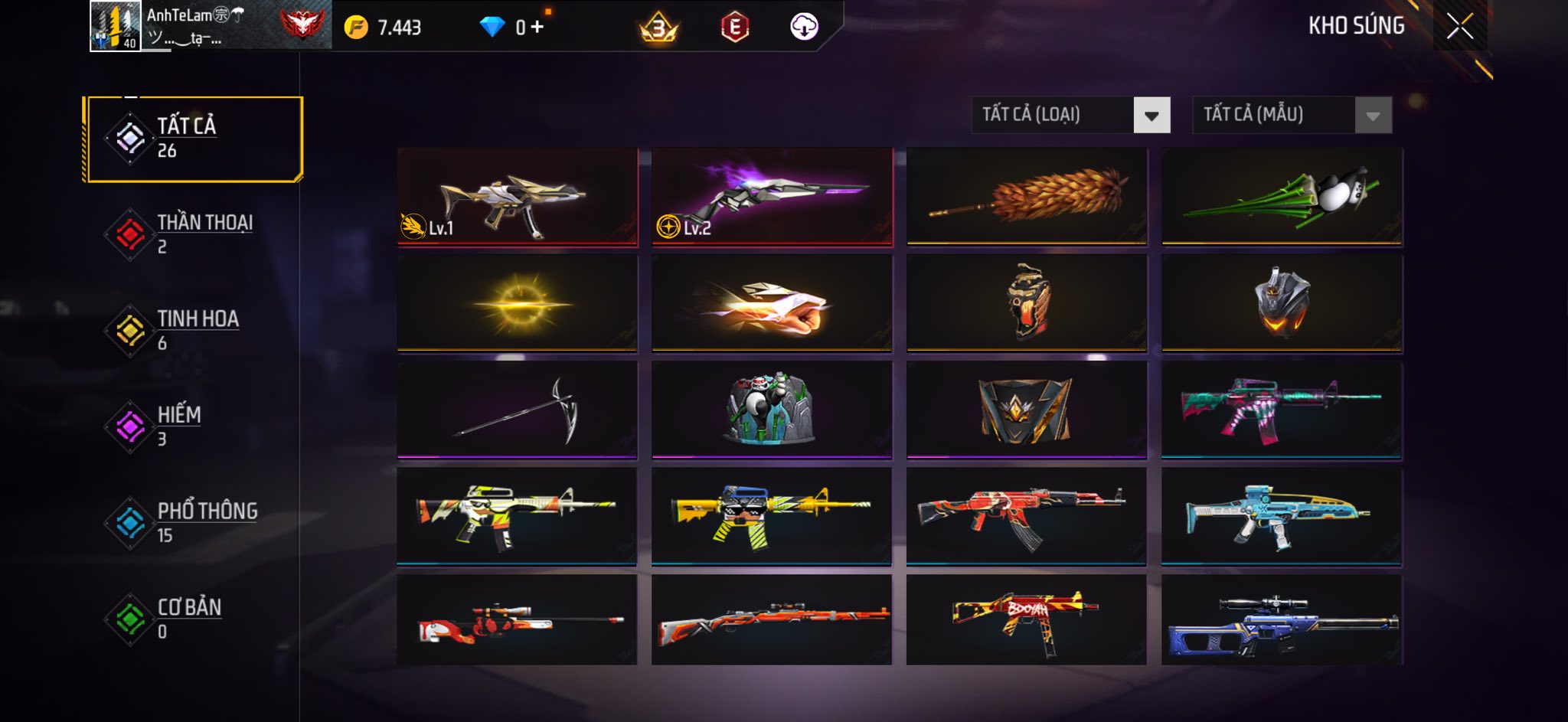The width and height of the screenshot is (1568, 722).
Task: Close the Kho Súng weapon vault
Action: 1459,27
